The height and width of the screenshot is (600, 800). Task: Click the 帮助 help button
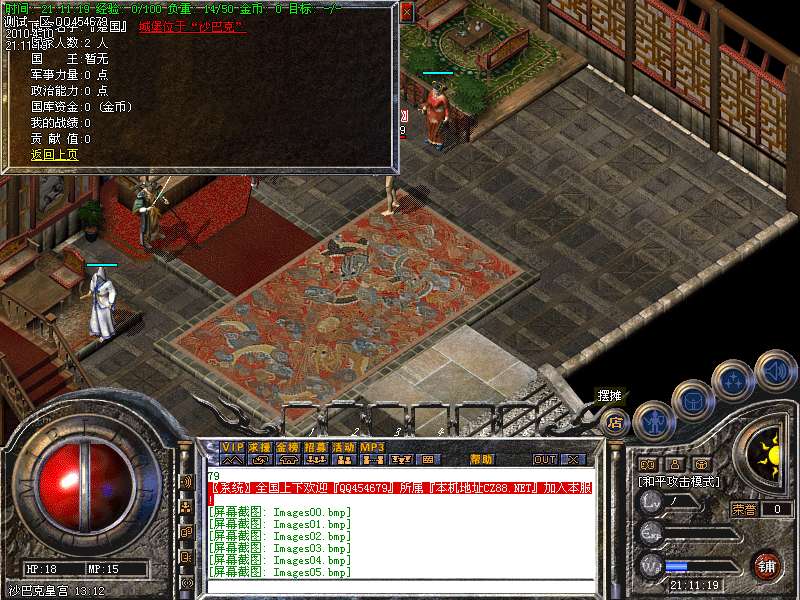[481, 460]
